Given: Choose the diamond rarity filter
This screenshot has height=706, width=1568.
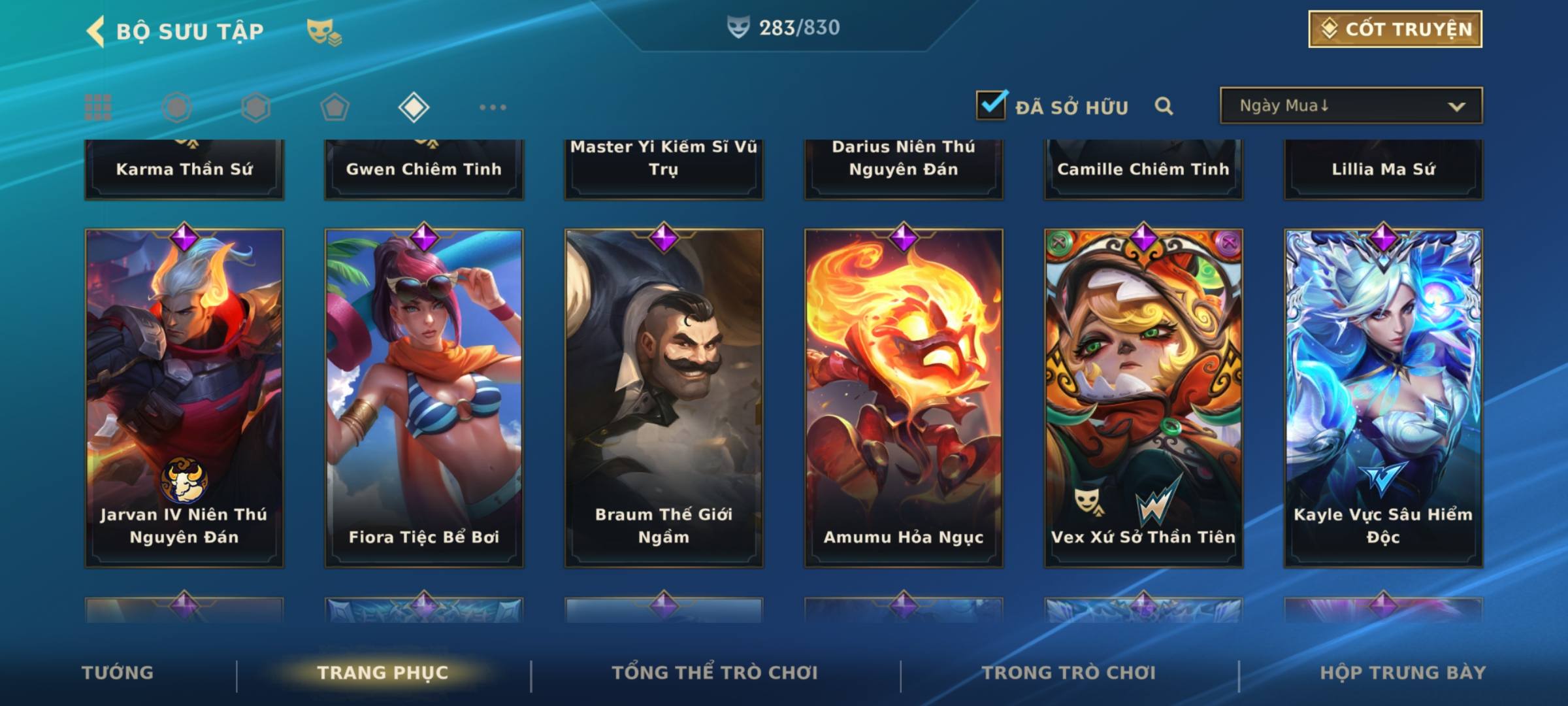Looking at the screenshot, I should [414, 107].
